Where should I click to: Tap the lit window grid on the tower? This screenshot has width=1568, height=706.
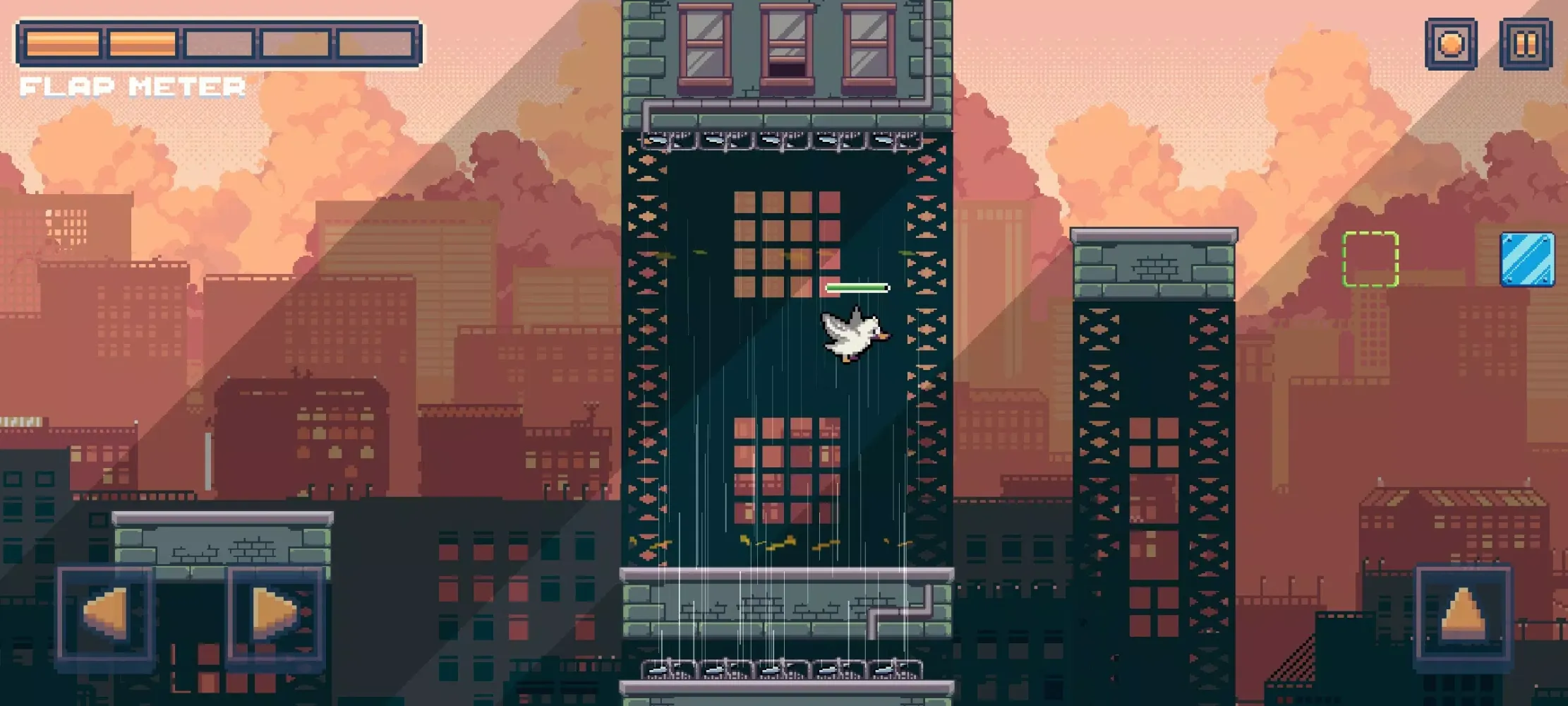coord(788,245)
